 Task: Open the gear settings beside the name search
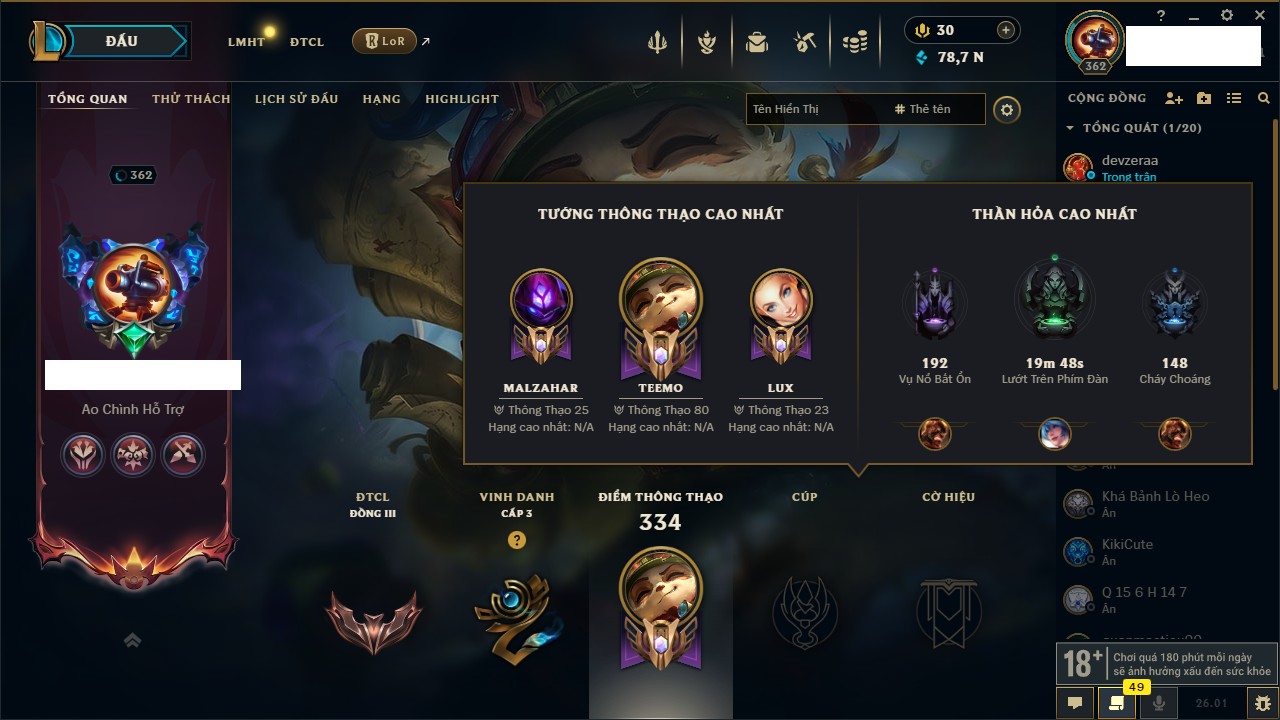tap(1007, 109)
